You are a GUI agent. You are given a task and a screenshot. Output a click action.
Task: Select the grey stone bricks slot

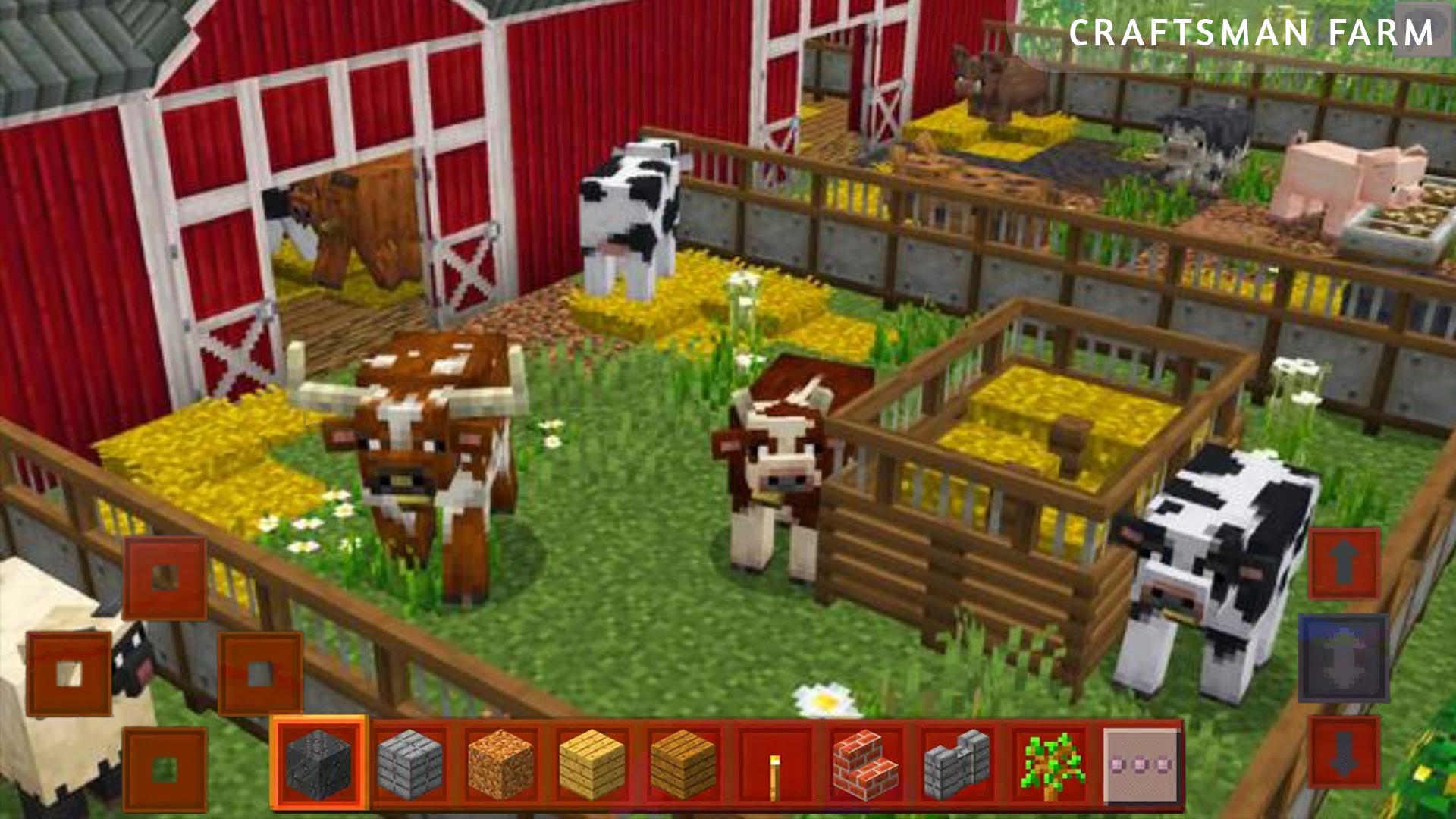click(410, 763)
